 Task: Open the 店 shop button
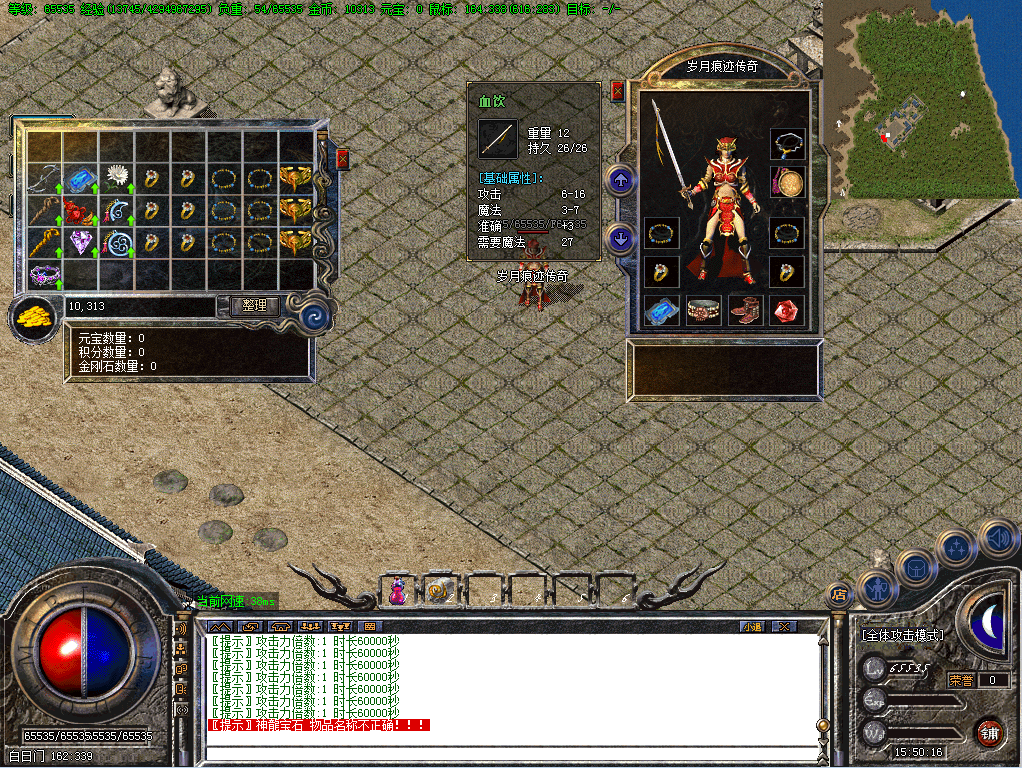[x=838, y=594]
